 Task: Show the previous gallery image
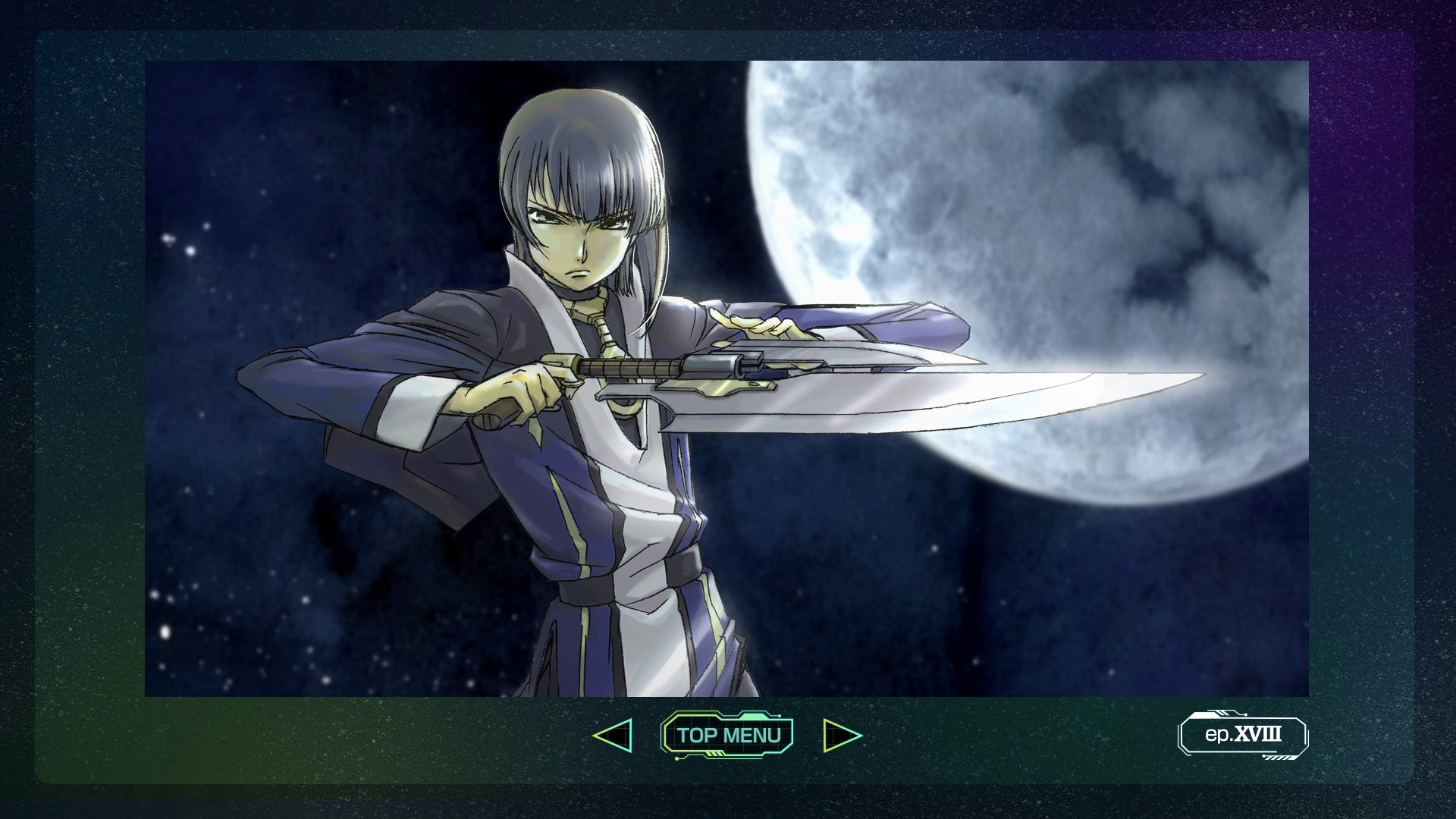(x=613, y=736)
